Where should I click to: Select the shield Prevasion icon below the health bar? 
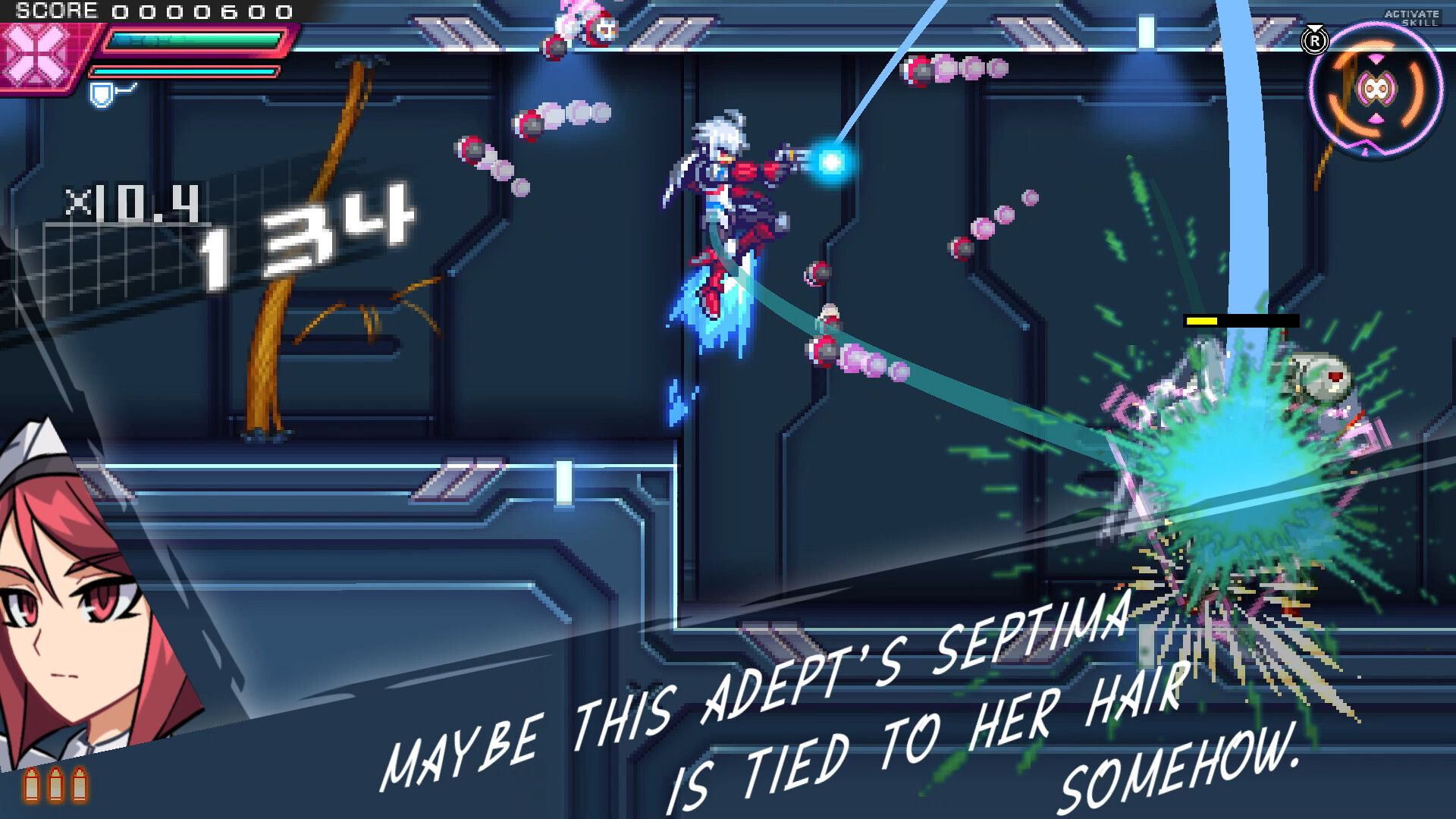[99, 96]
